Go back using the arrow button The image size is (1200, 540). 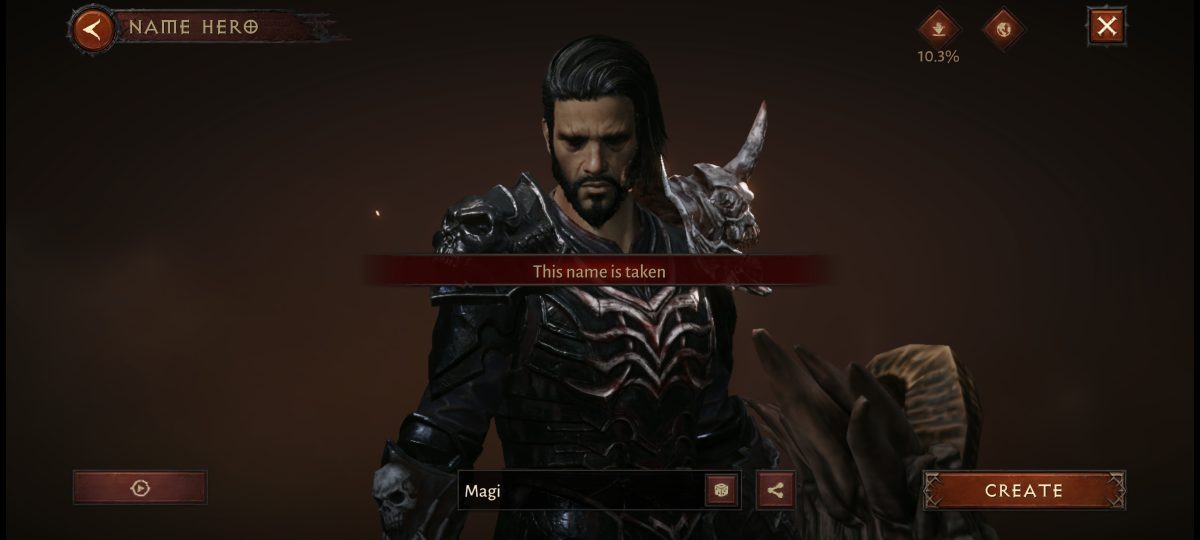(x=92, y=28)
